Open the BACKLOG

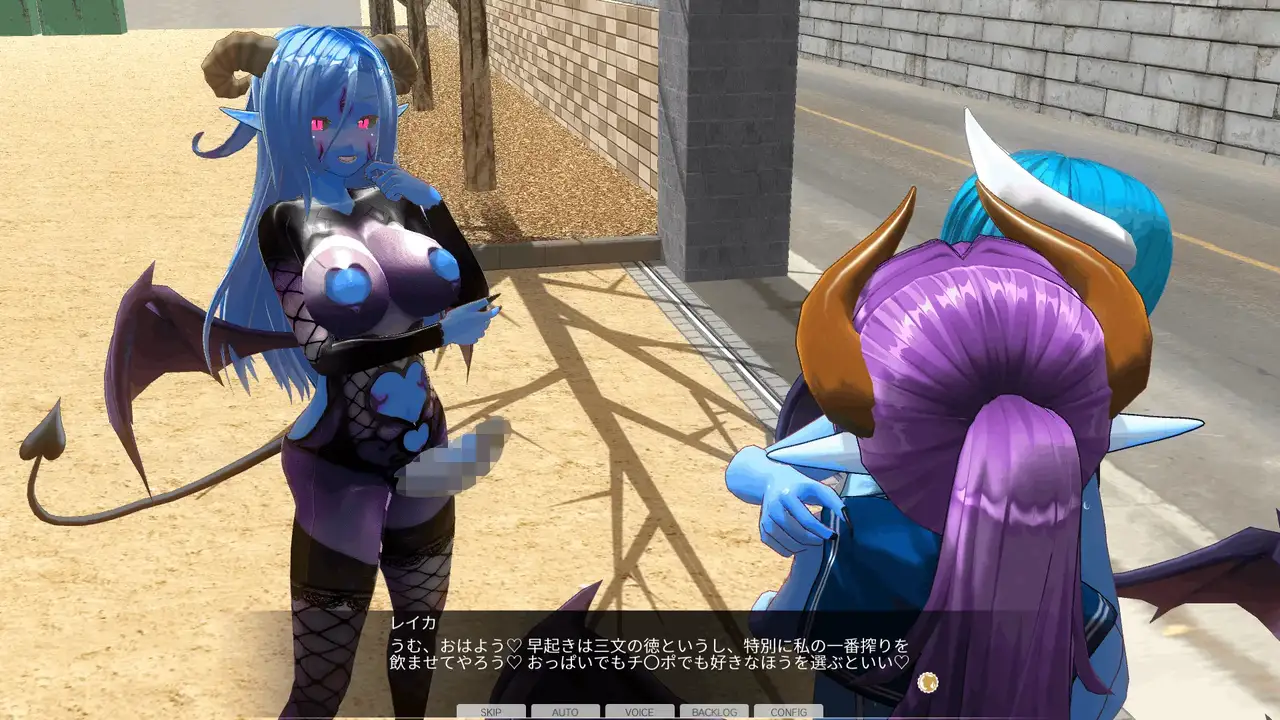point(714,712)
